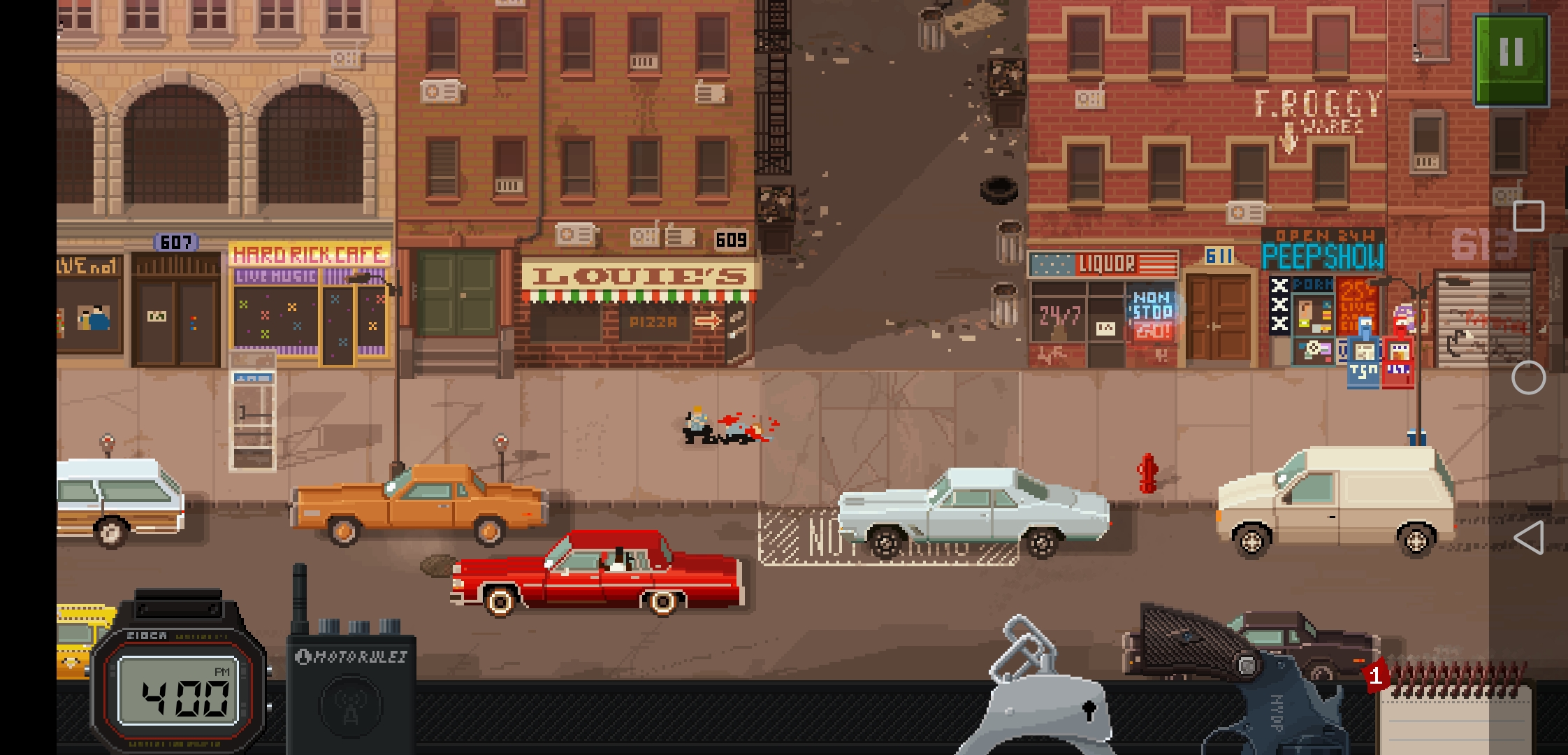The width and height of the screenshot is (1568, 755).
Task: Open Android recent apps square button
Action: click(x=1528, y=217)
